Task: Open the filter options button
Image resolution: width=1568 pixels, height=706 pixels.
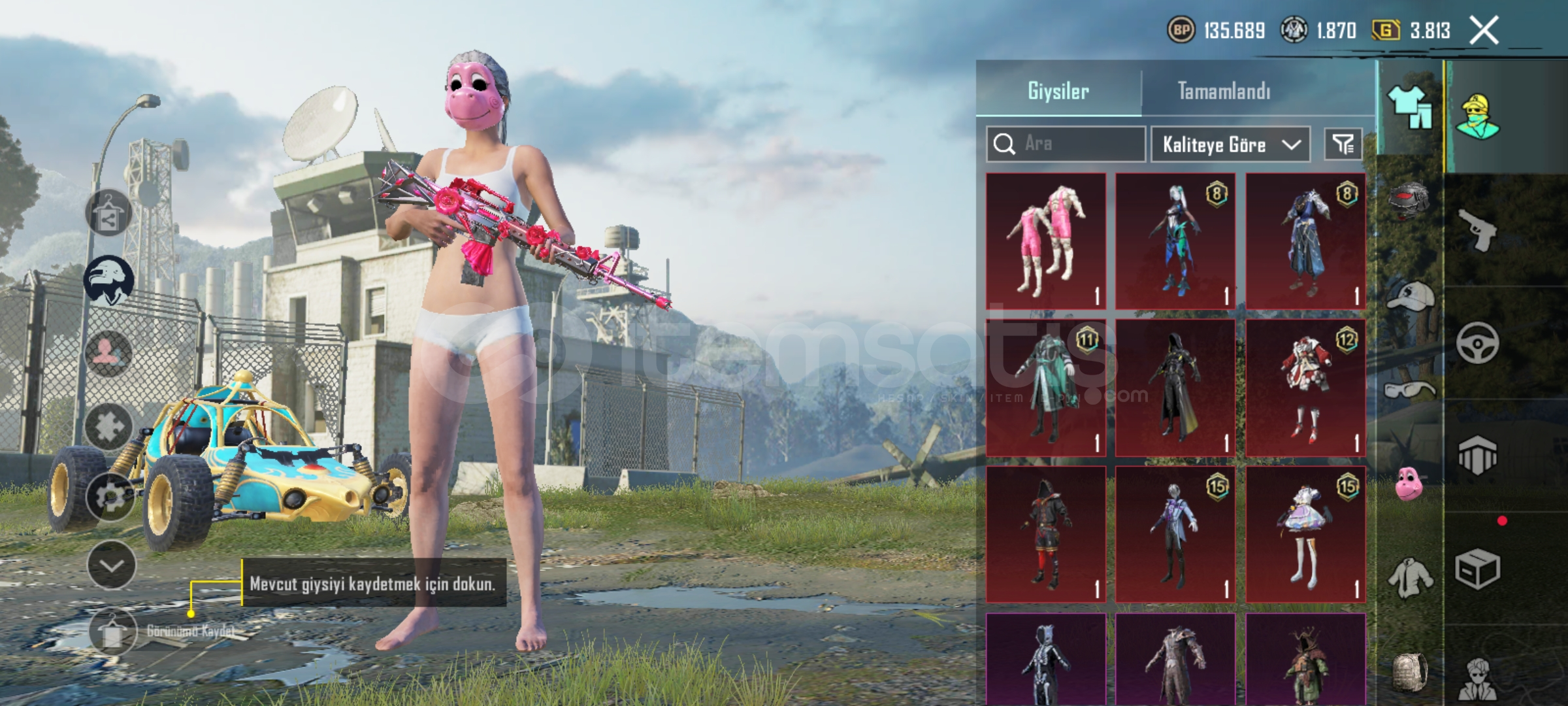Action: tap(1343, 144)
